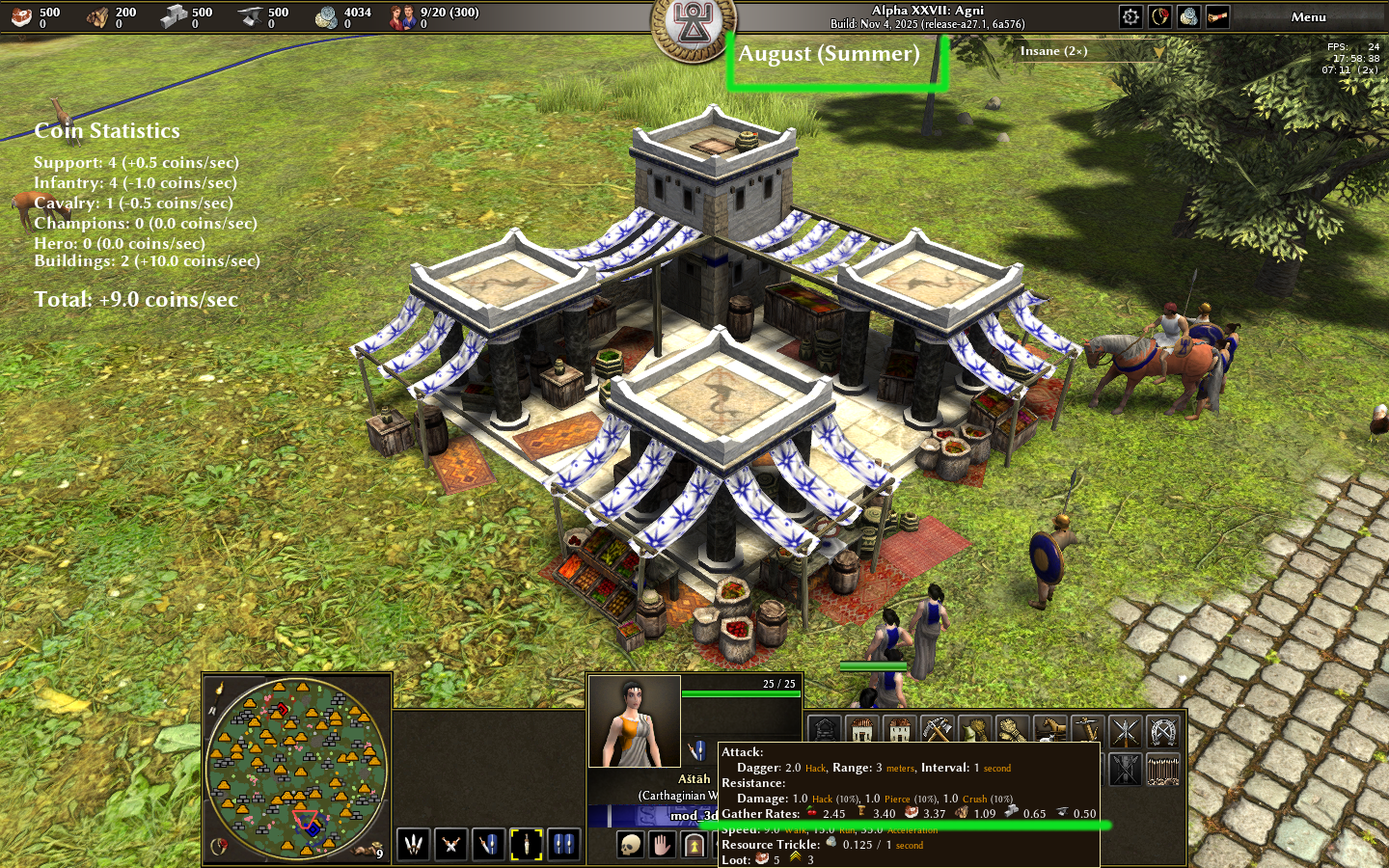
Task: Select the idle worker button showing 9
Action: [x=368, y=850]
